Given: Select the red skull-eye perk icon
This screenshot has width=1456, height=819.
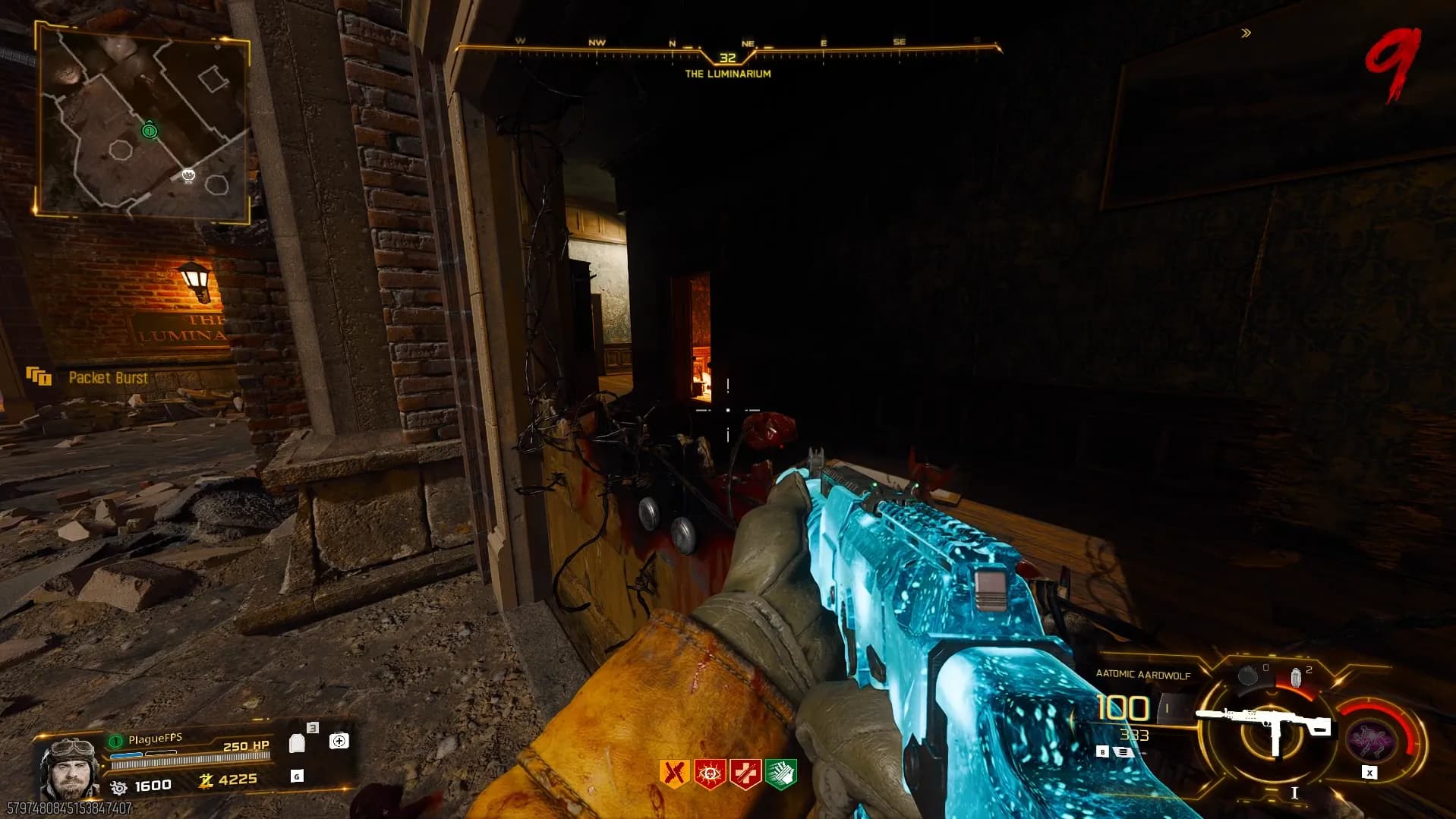Looking at the screenshot, I should (x=710, y=773).
